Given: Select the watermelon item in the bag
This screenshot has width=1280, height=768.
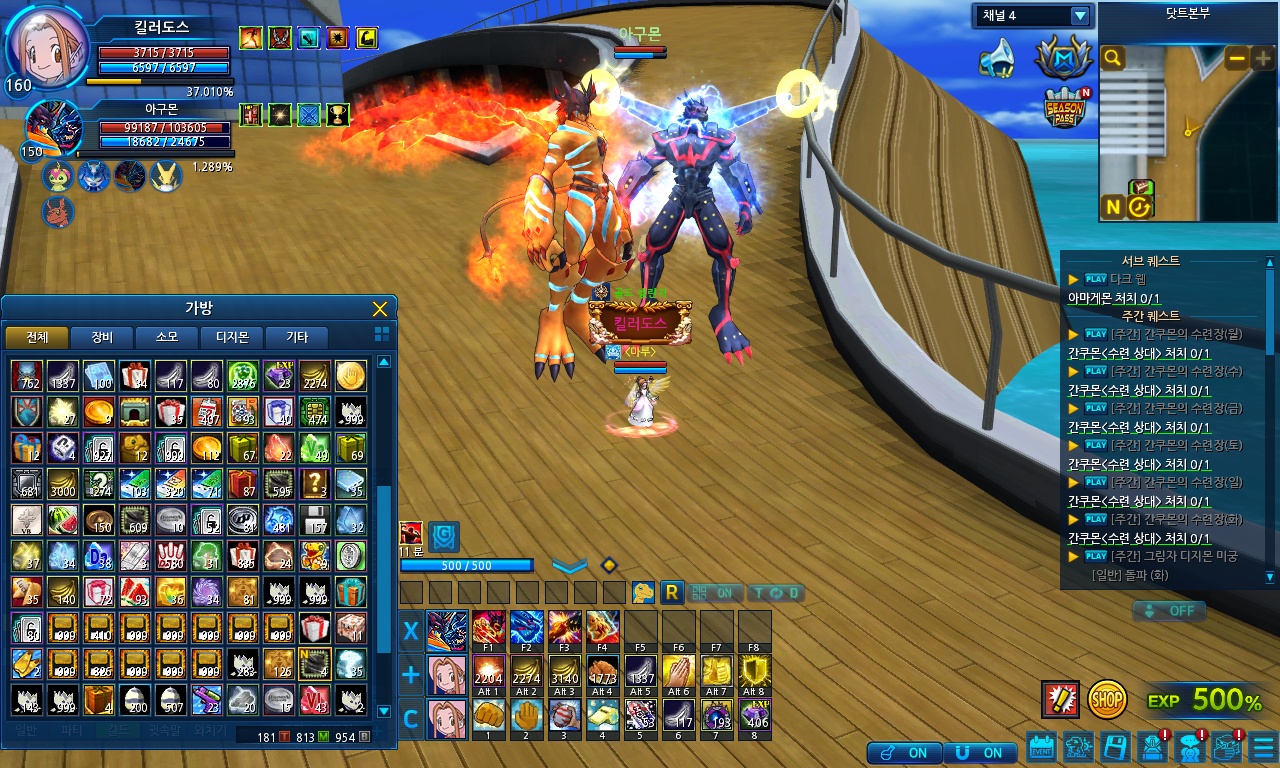Looking at the screenshot, I should pos(61,521).
